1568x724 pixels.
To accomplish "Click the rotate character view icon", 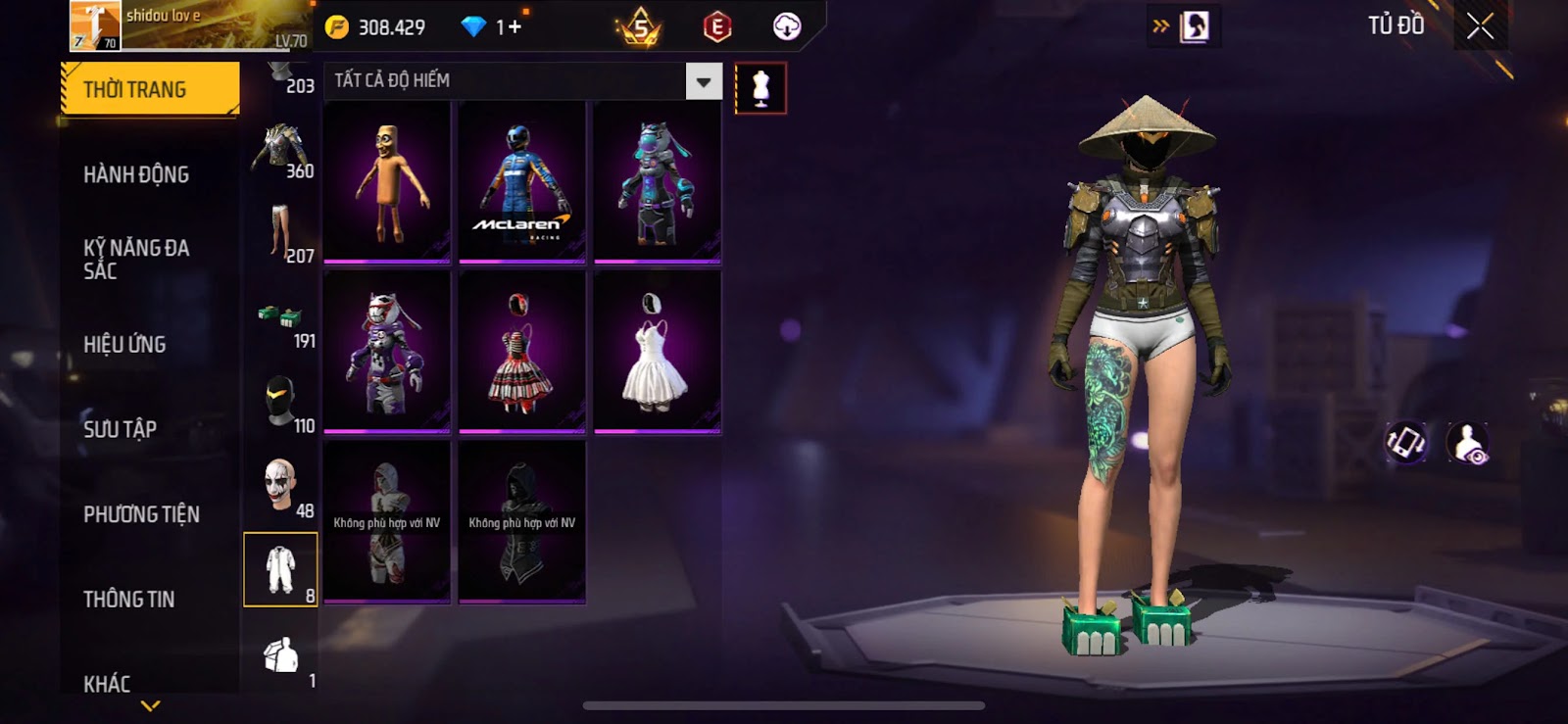I will pyautogui.click(x=1405, y=443).
